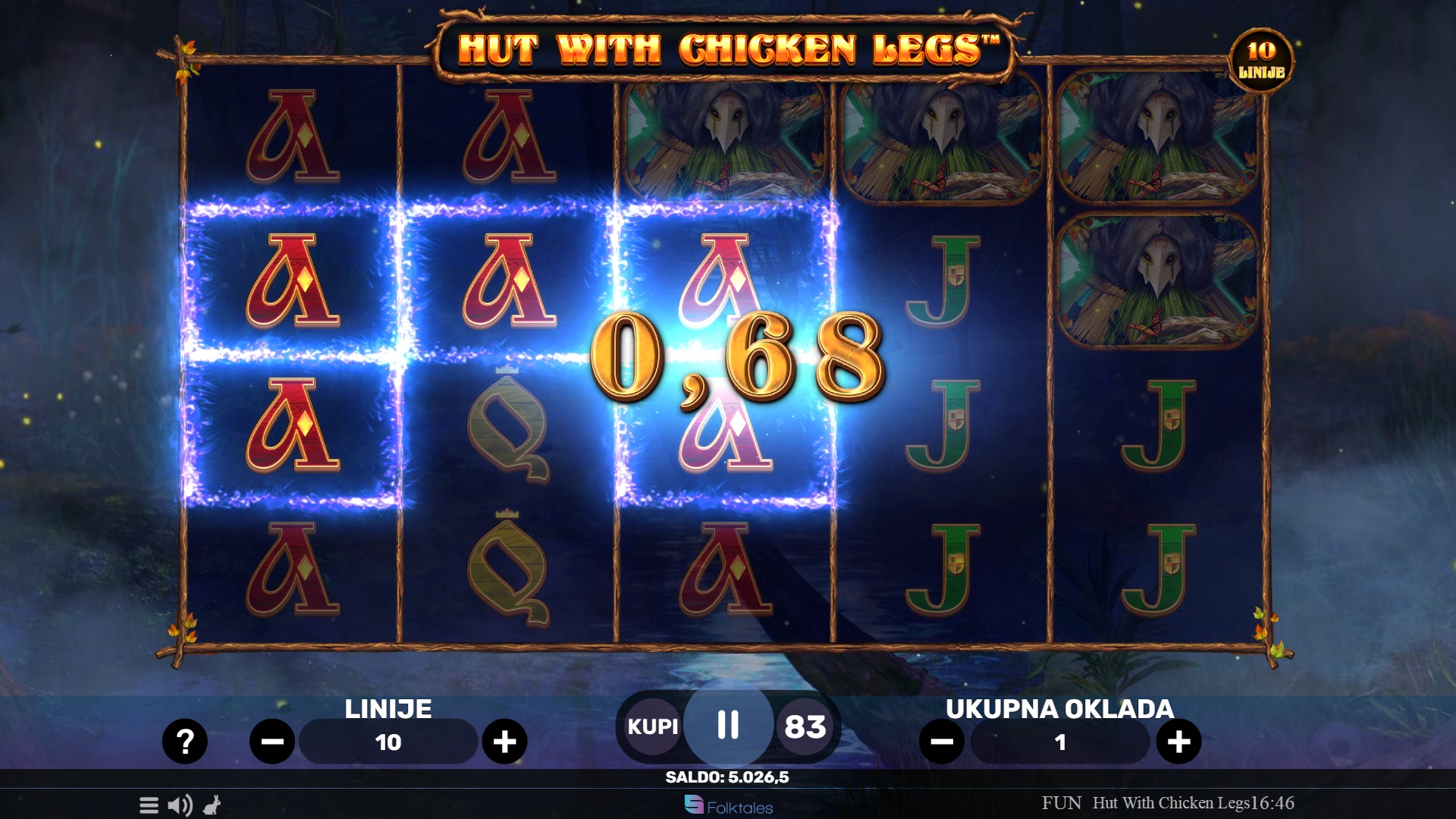Click the KUPI buy feature button
1456x819 pixels.
(652, 726)
